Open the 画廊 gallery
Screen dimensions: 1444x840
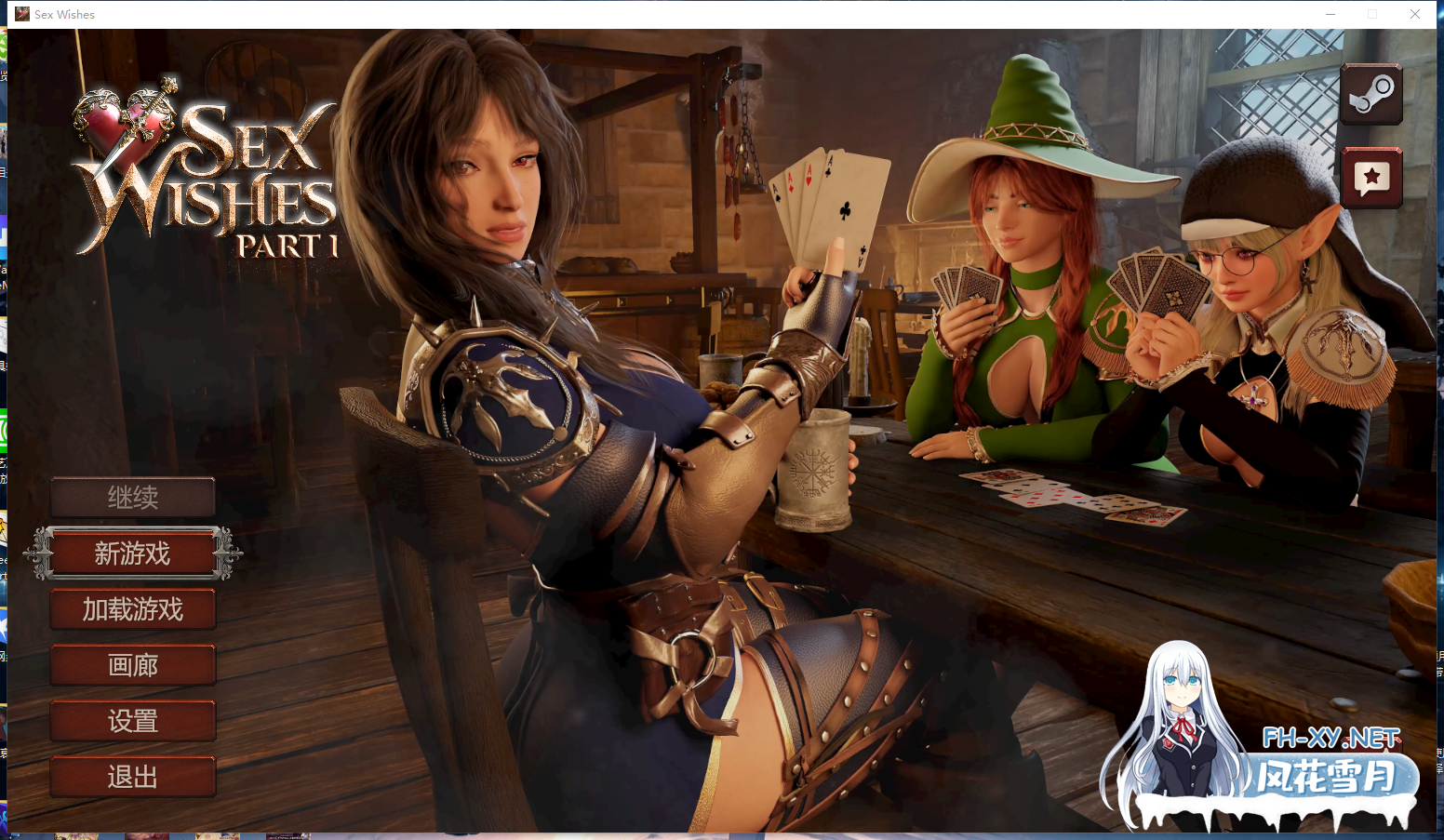132,665
